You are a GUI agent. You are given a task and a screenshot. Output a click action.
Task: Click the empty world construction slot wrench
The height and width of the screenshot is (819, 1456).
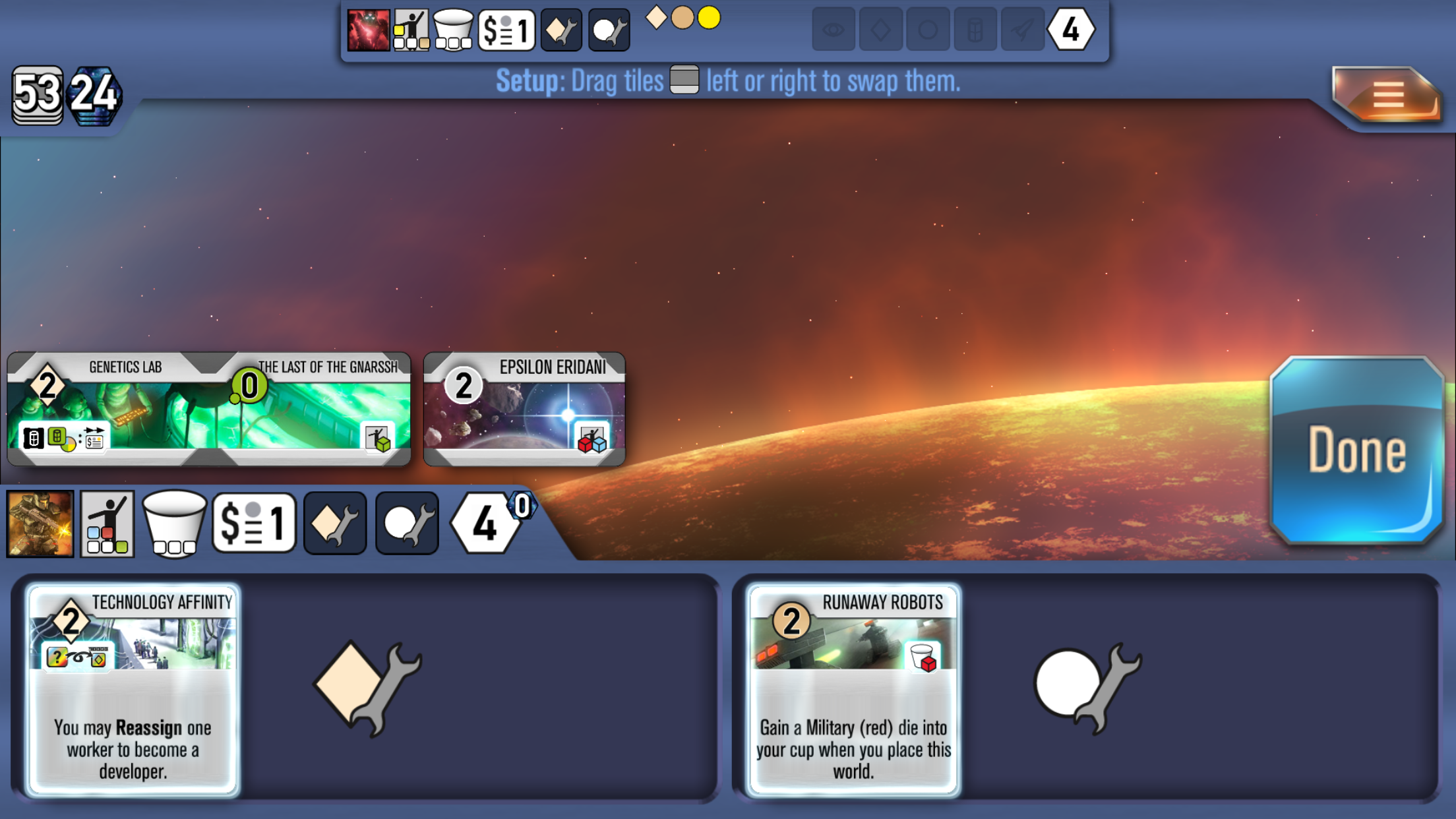1087,688
